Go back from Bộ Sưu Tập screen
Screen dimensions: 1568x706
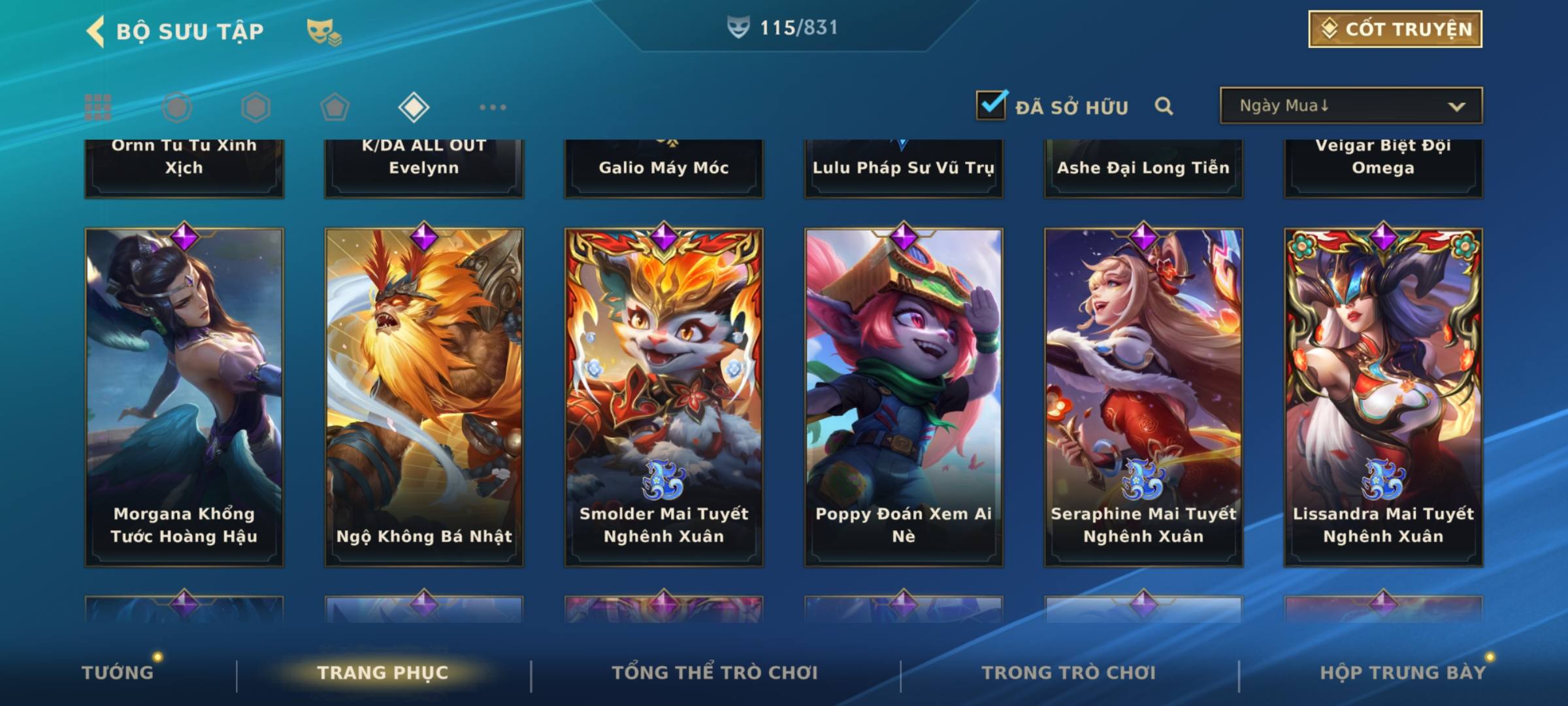click(x=96, y=31)
